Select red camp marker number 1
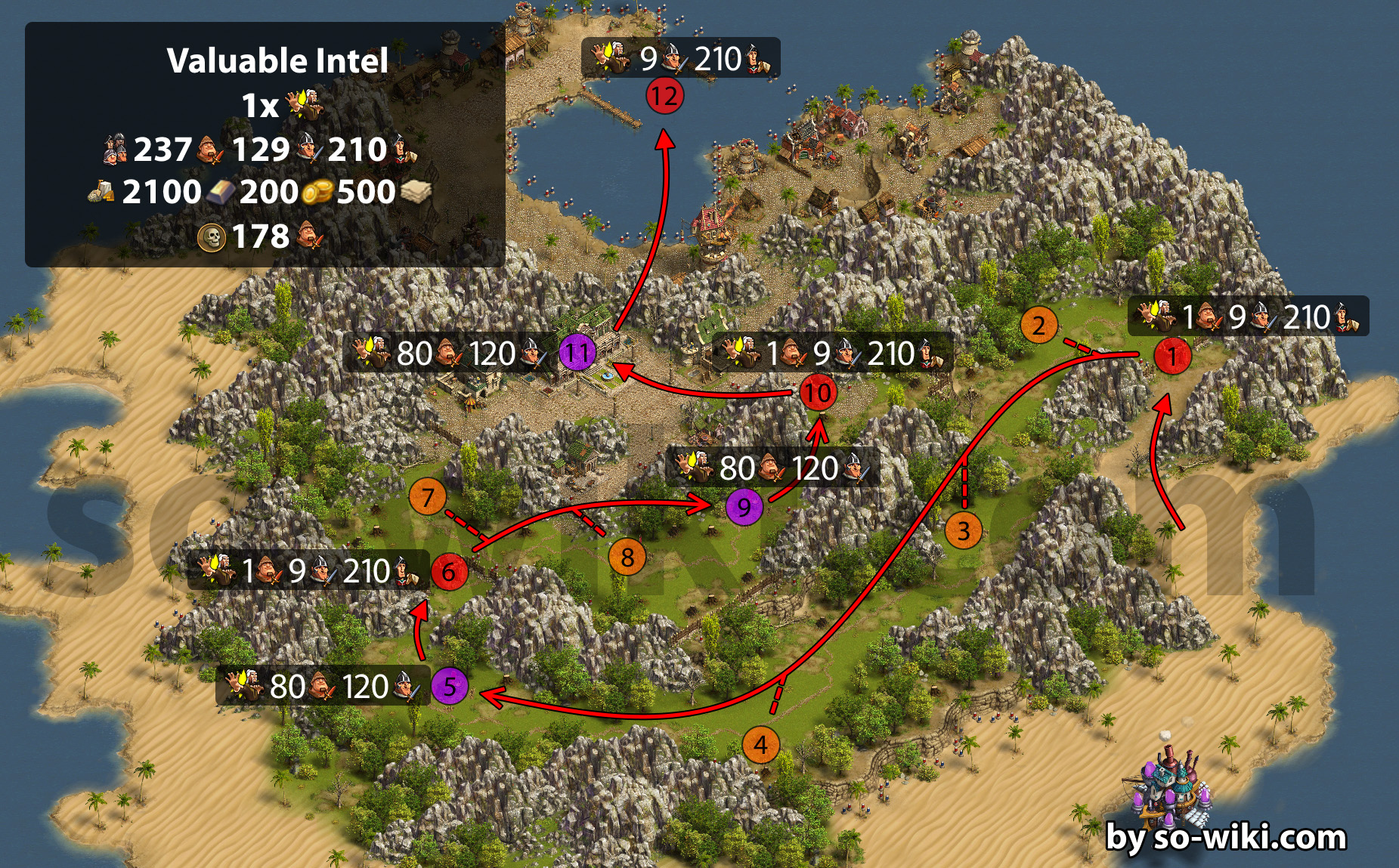Image resolution: width=1399 pixels, height=868 pixels. (x=1172, y=356)
